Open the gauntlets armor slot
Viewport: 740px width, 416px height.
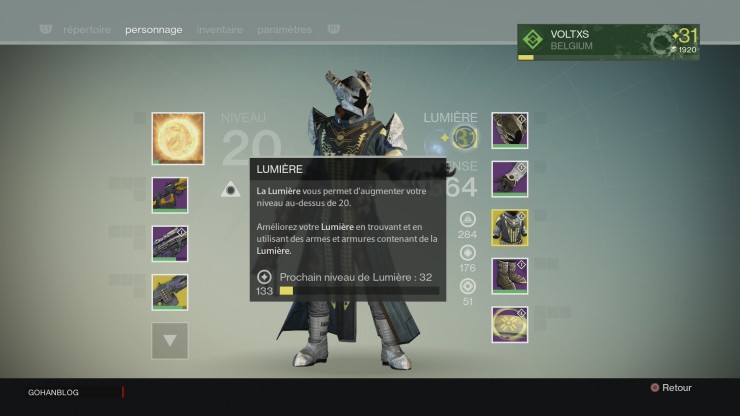(x=509, y=179)
